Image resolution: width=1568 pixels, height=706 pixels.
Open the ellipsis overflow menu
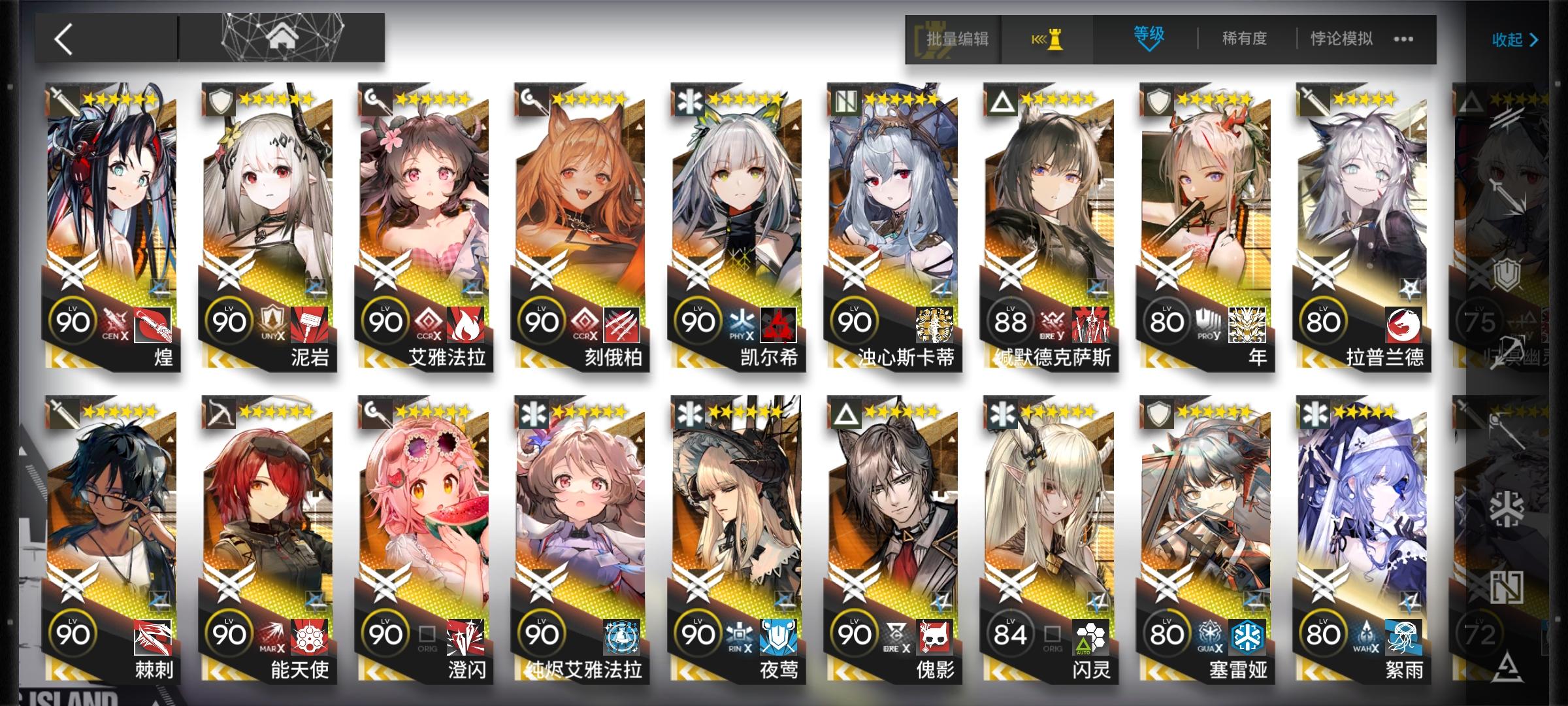point(1405,39)
